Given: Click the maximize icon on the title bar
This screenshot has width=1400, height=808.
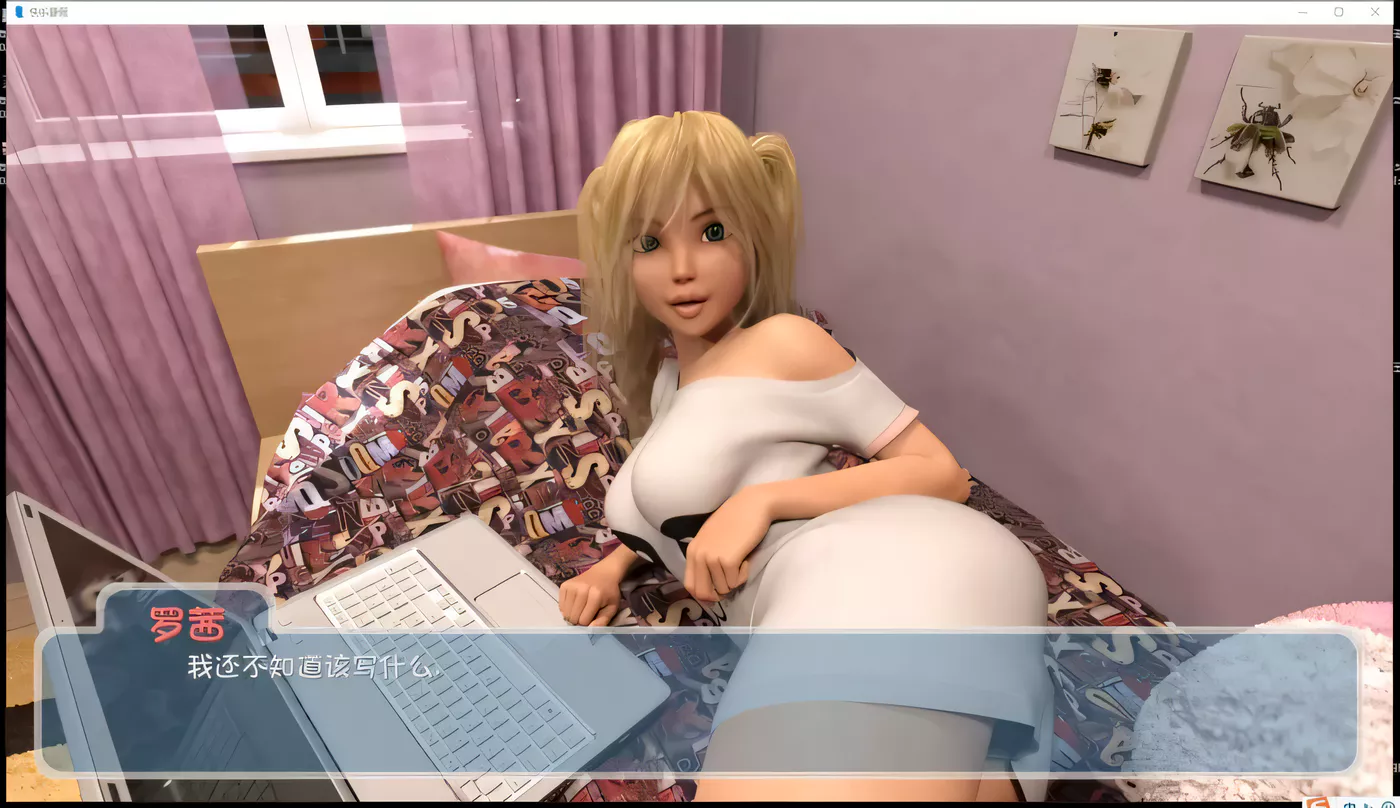Looking at the screenshot, I should click(1338, 11).
